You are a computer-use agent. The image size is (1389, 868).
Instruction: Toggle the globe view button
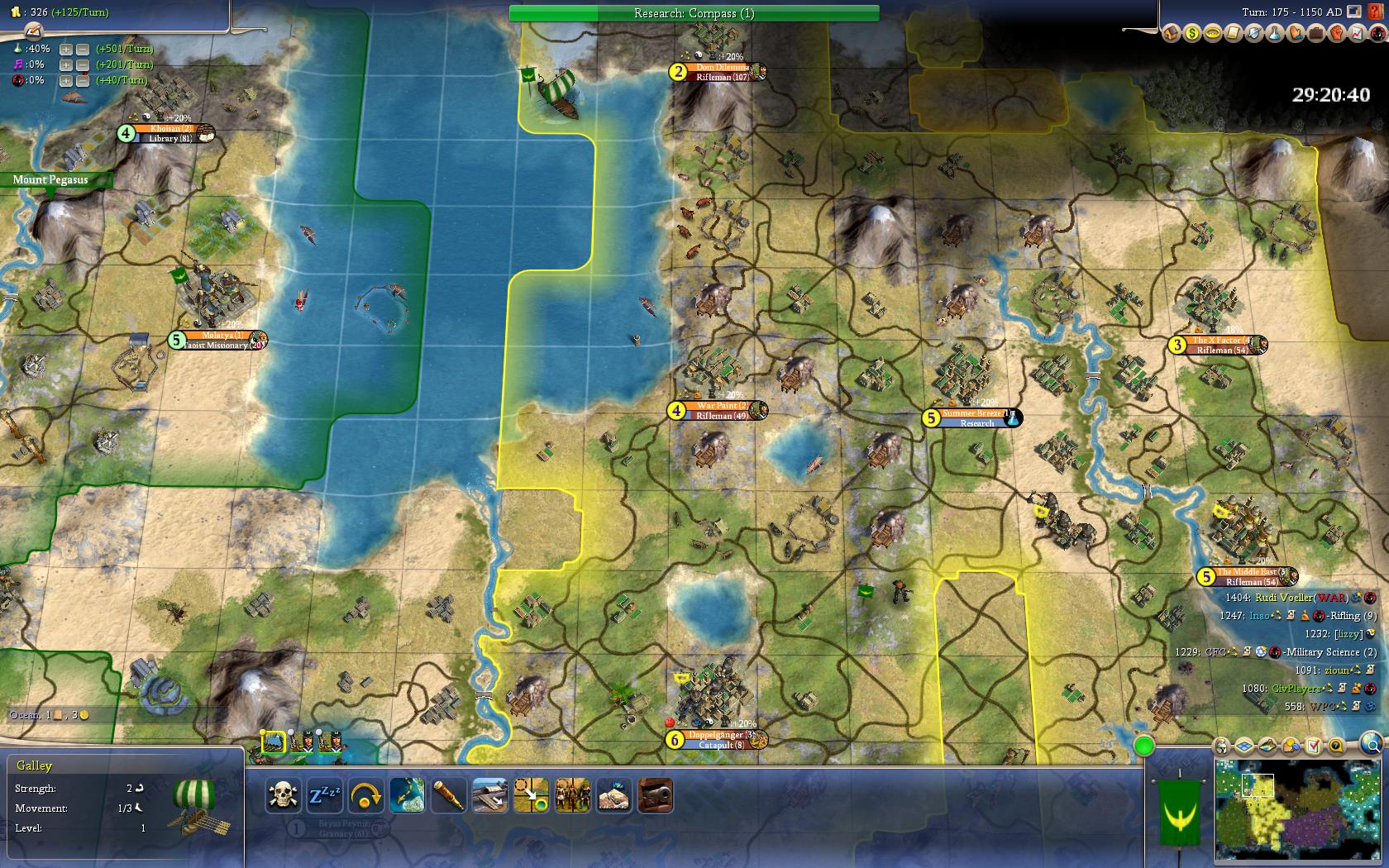1372,742
